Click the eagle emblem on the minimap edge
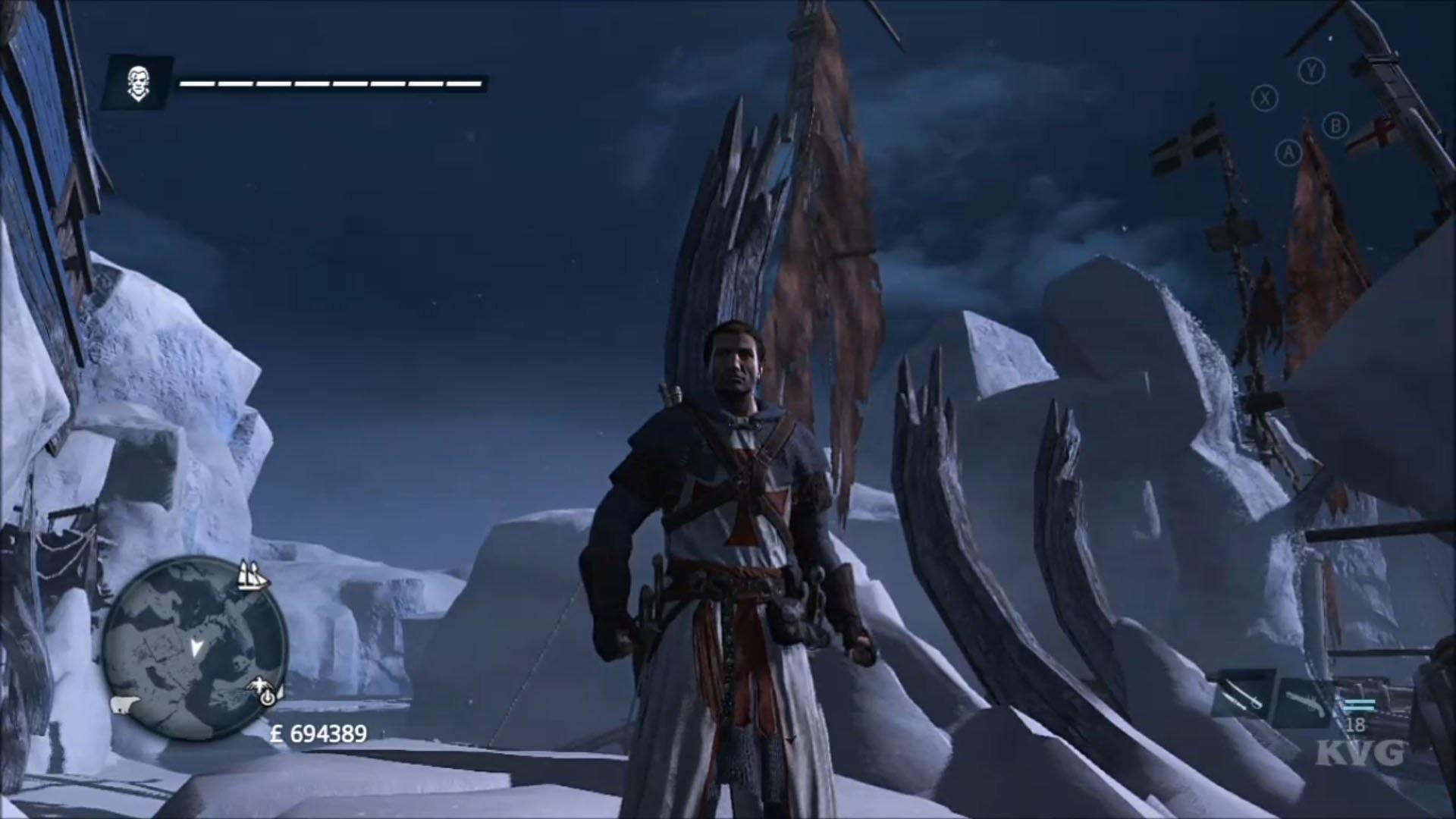This screenshot has height=819, width=1456. [x=260, y=683]
